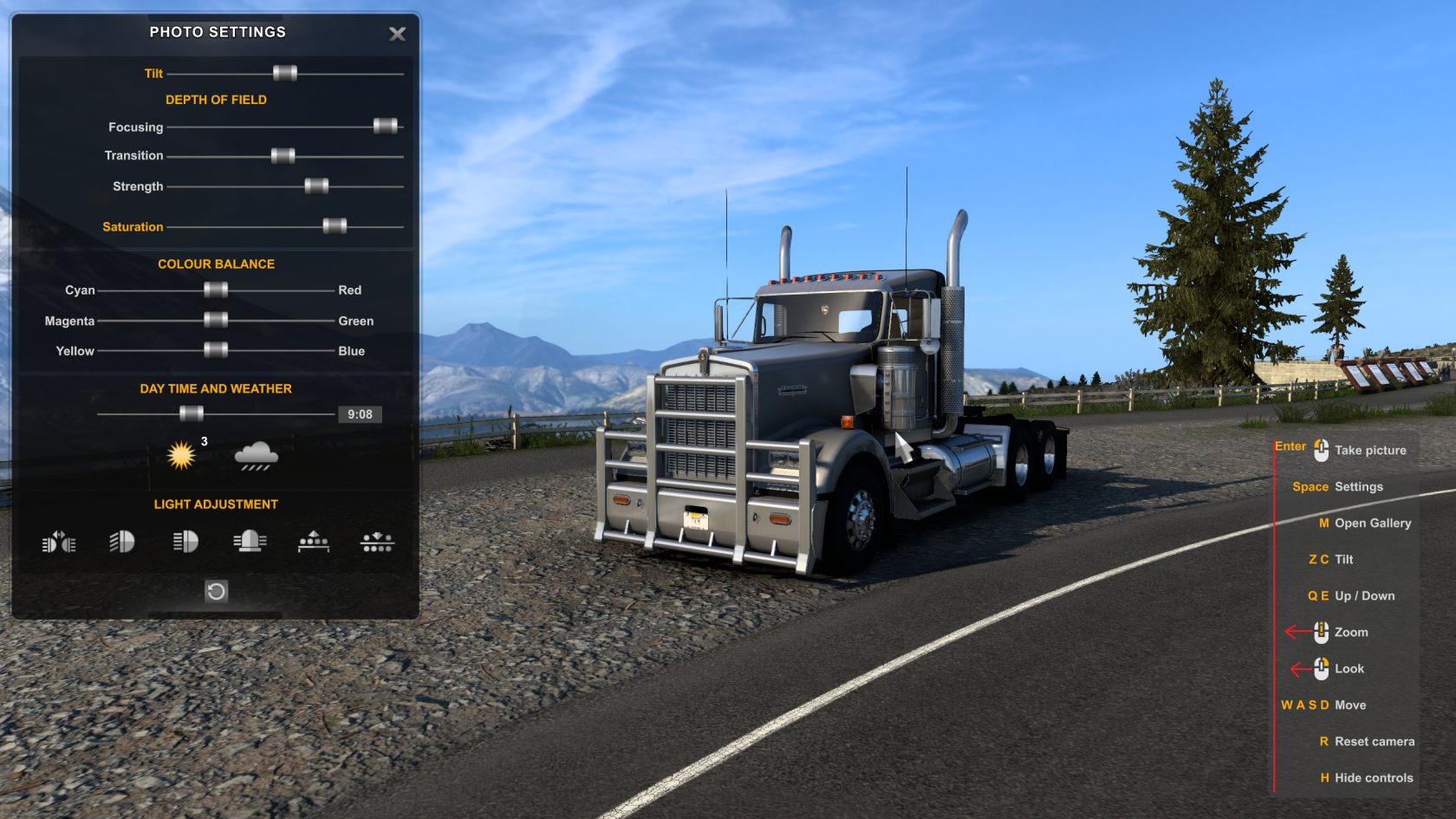Select the lower marker lights icon

377,543
